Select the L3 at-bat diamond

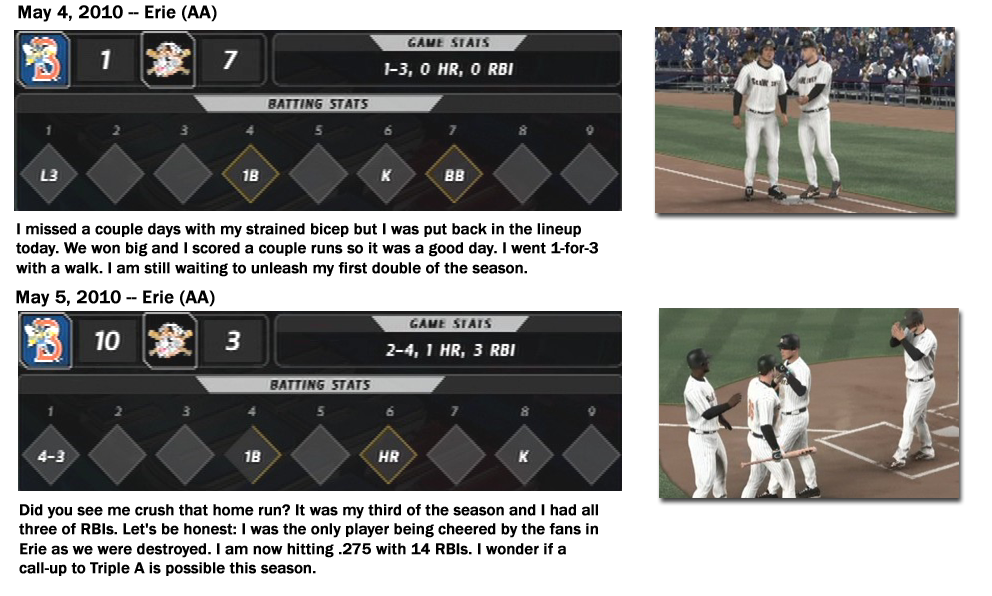(x=49, y=174)
